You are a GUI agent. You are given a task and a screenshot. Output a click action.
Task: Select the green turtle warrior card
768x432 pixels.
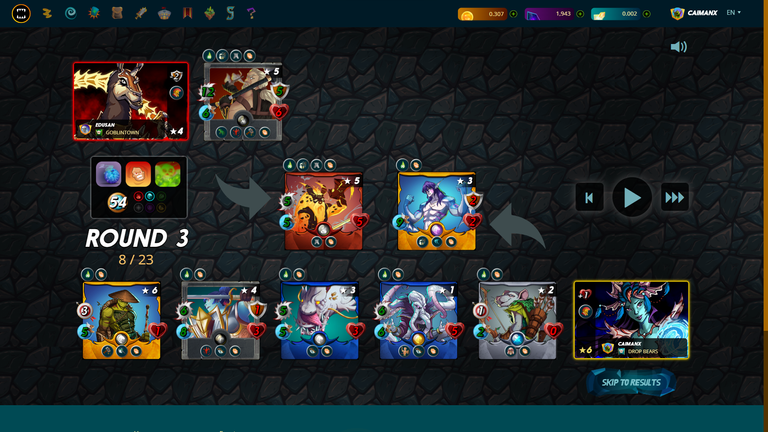point(121,320)
